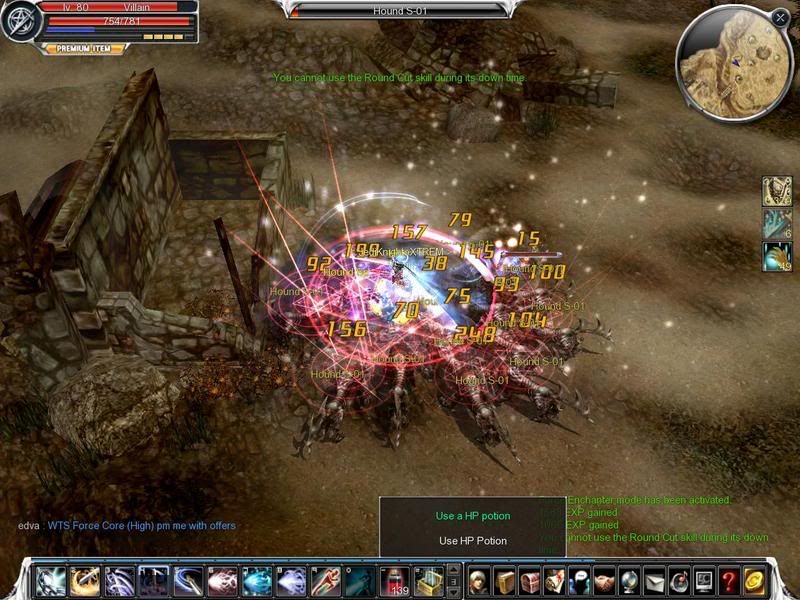Viewport: 800px width, 600px height.
Task: Switch hotbar page with the up arrow
Action: click(x=453, y=571)
